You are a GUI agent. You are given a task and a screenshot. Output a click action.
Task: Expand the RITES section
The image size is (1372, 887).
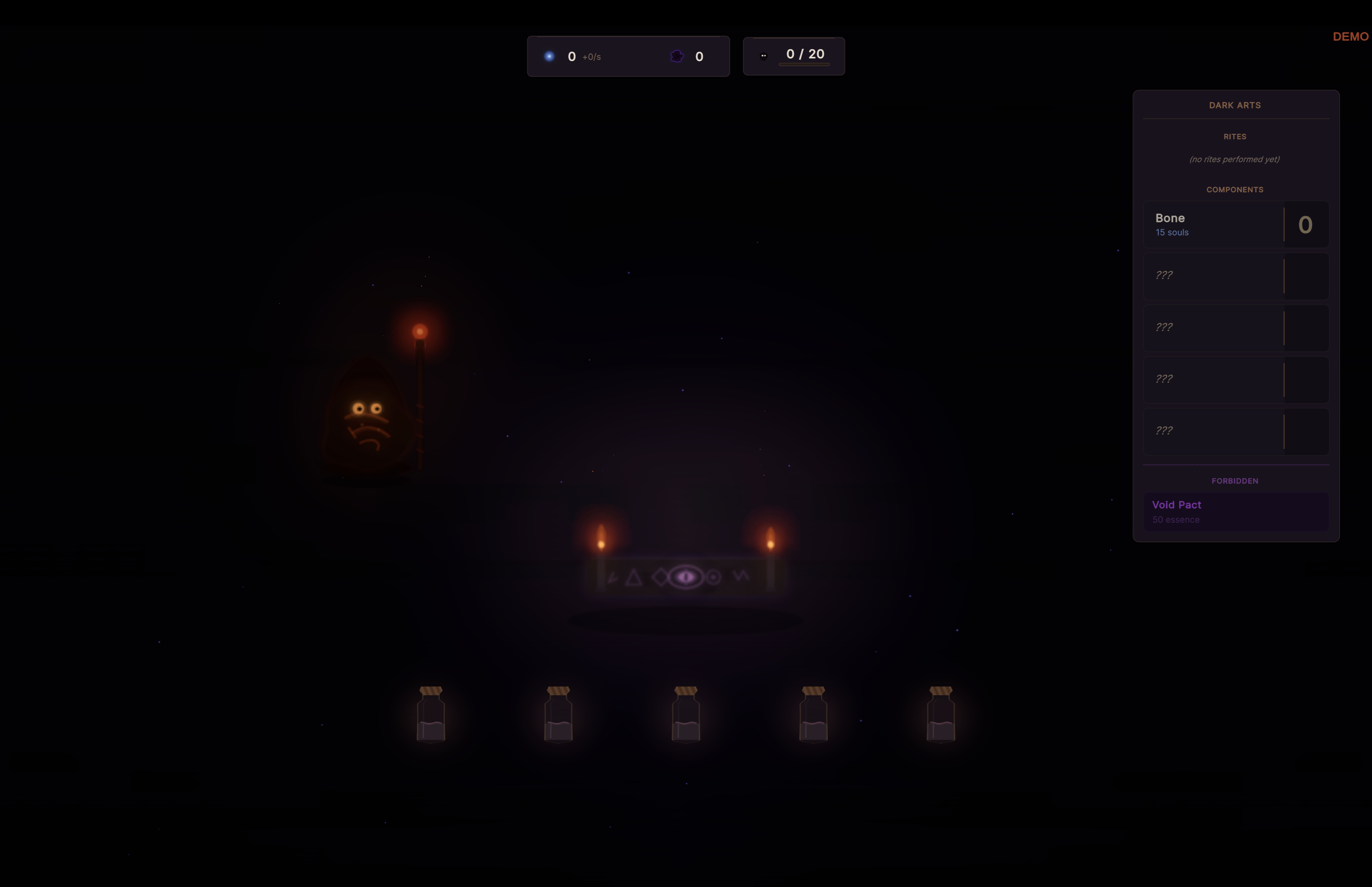click(1236, 136)
